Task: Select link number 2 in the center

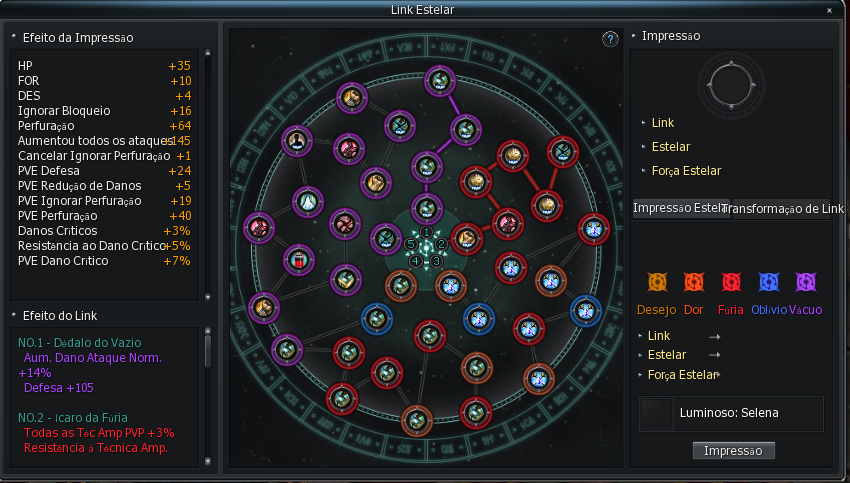Action: pos(441,243)
